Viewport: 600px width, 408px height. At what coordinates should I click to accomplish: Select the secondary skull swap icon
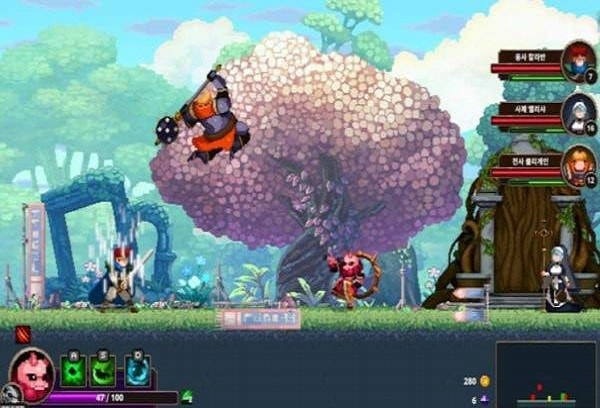pyautogui.click(x=11, y=395)
